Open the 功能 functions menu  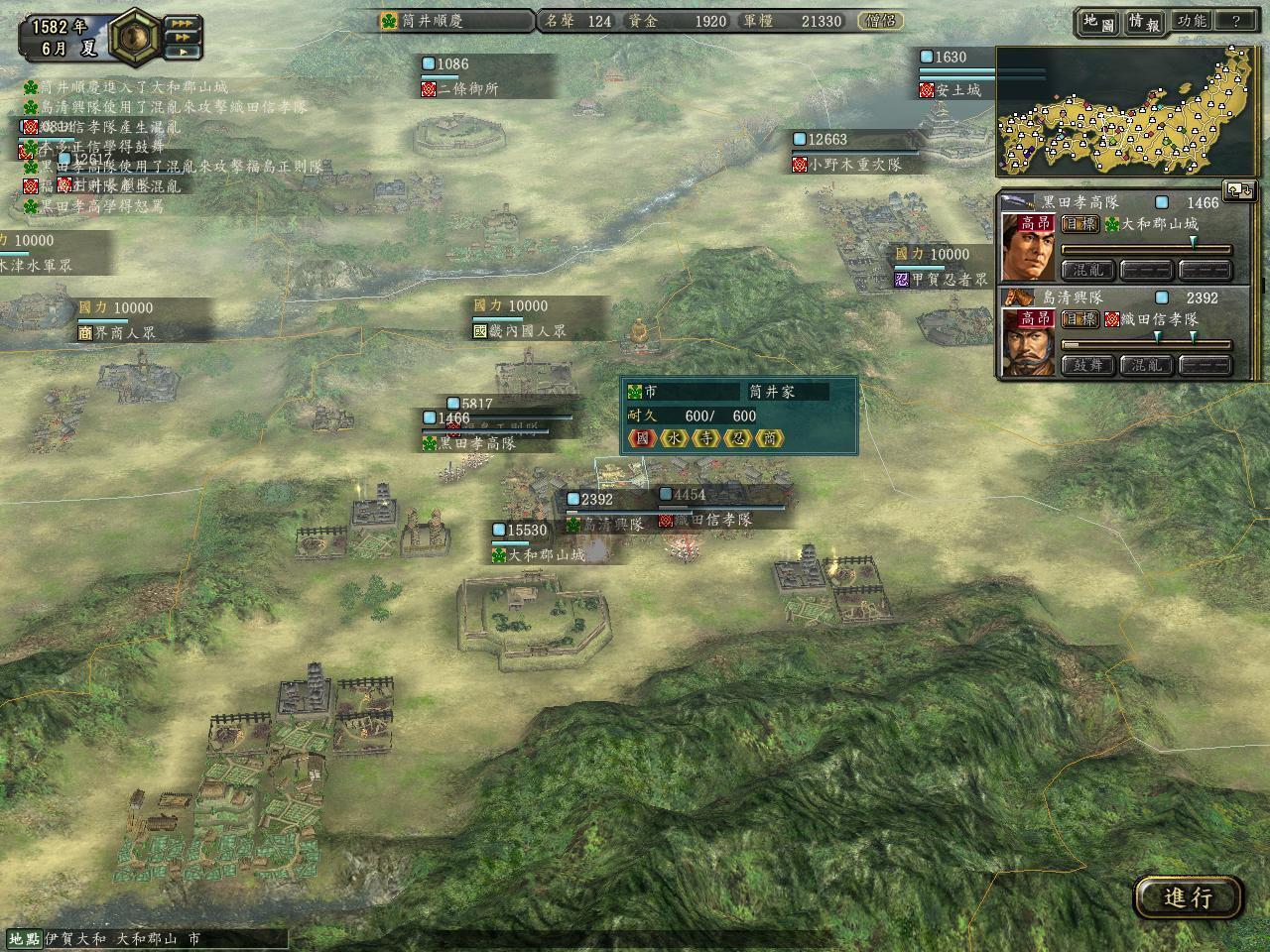tap(1192, 21)
